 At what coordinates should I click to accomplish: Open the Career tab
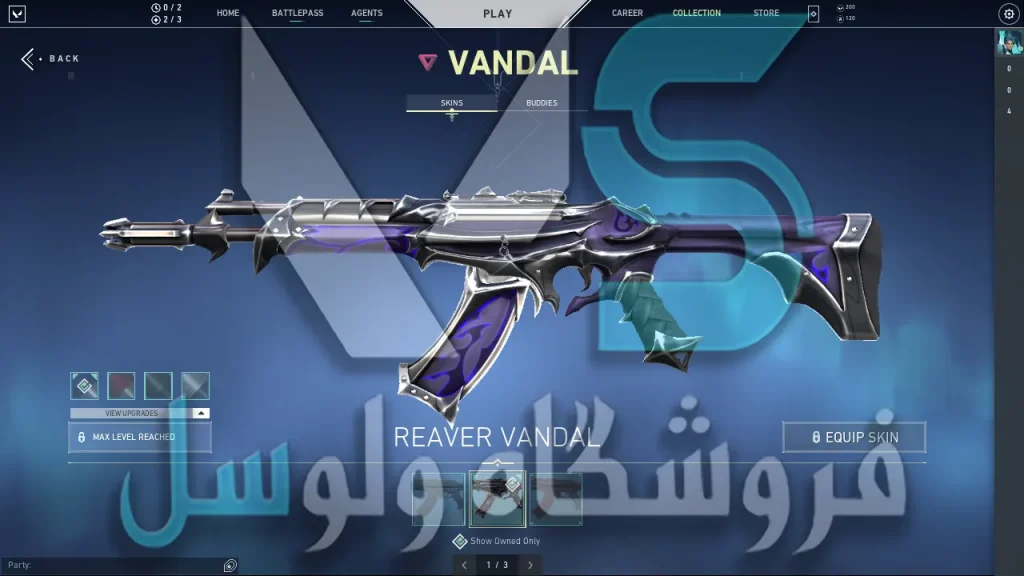tap(627, 14)
